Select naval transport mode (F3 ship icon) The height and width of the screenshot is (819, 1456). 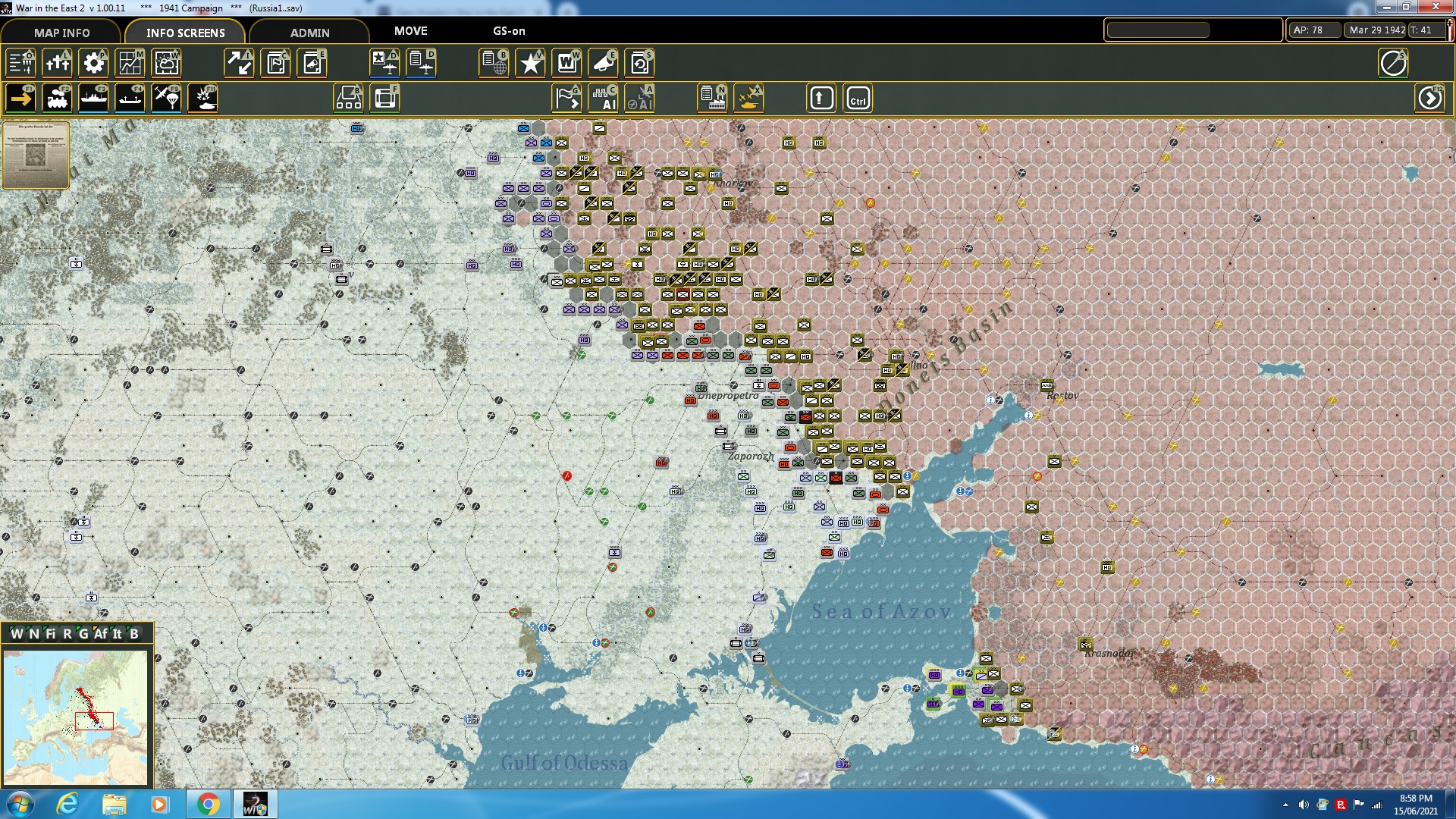(x=93, y=98)
